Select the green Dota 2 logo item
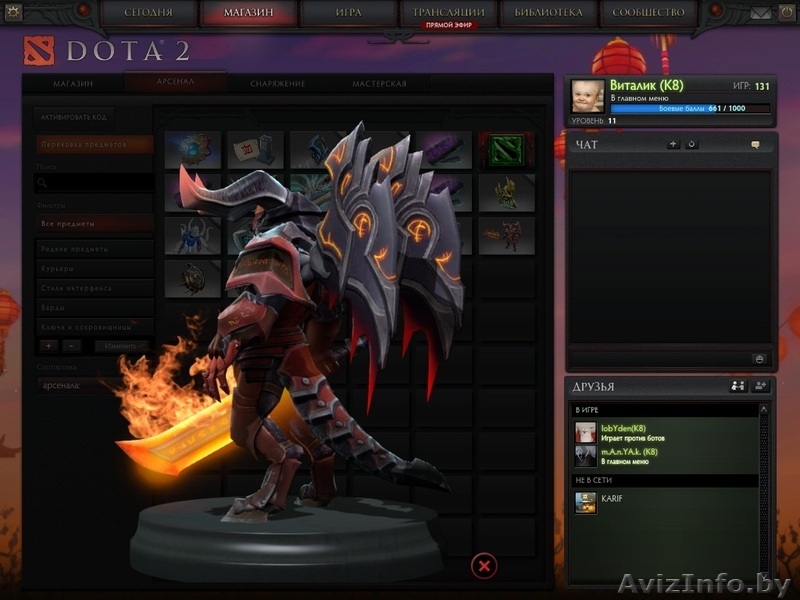800x600 pixels. pos(506,150)
